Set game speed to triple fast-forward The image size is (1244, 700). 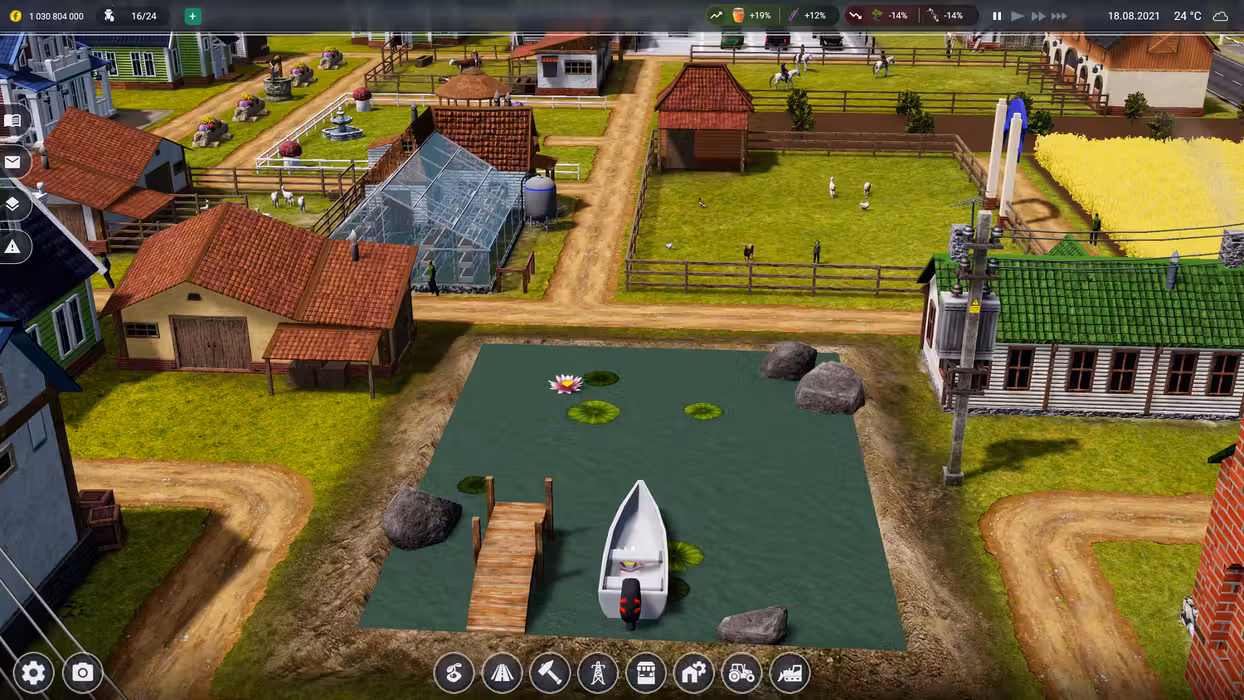[1060, 16]
